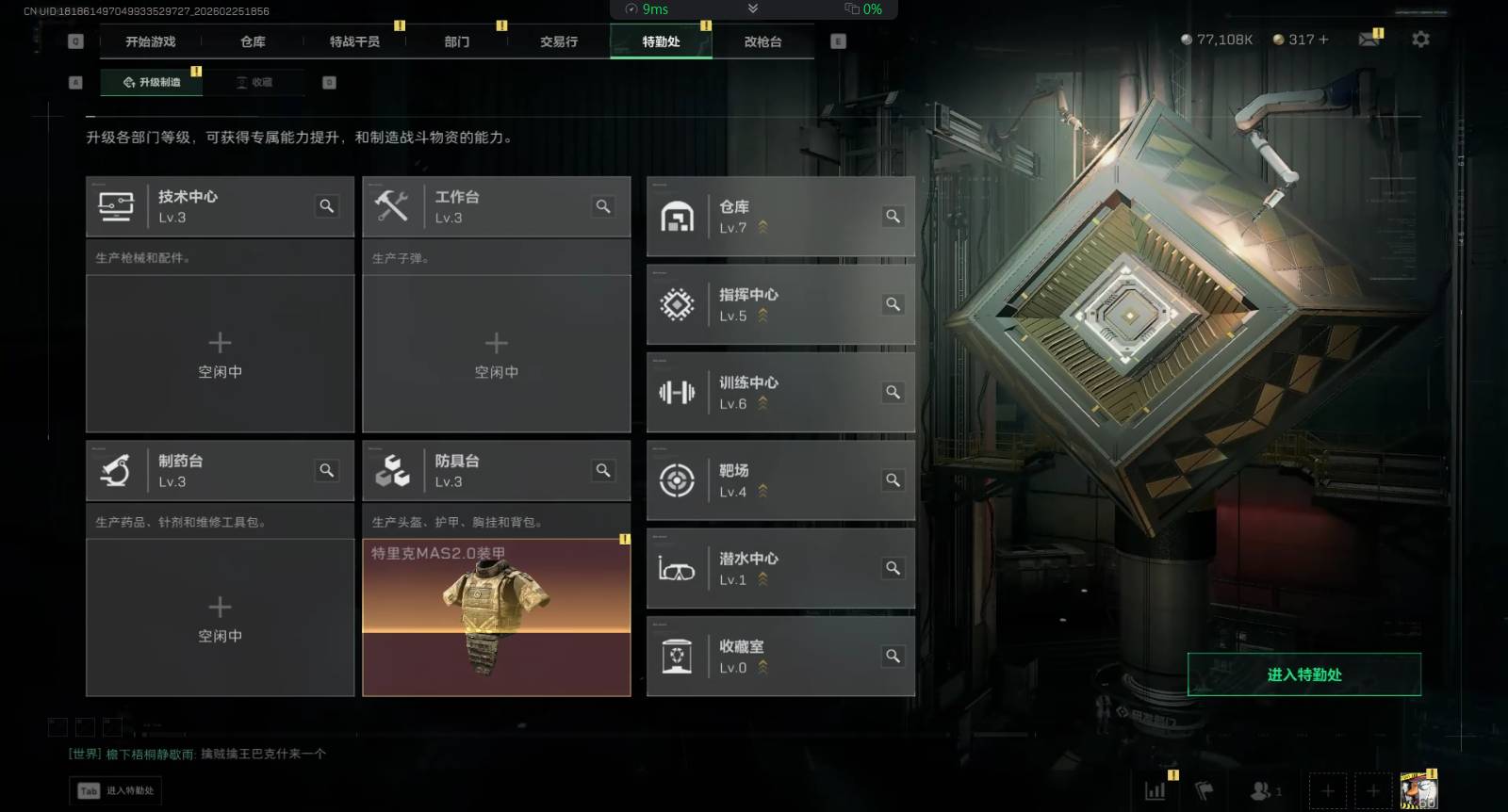The image size is (1508, 812).
Task: Open the settings gear icon
Action: click(1420, 40)
